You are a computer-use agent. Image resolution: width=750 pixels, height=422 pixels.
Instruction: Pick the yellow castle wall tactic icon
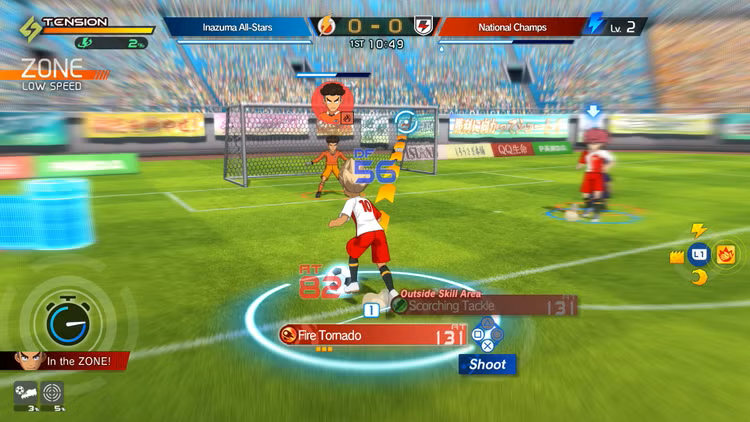coord(677,256)
